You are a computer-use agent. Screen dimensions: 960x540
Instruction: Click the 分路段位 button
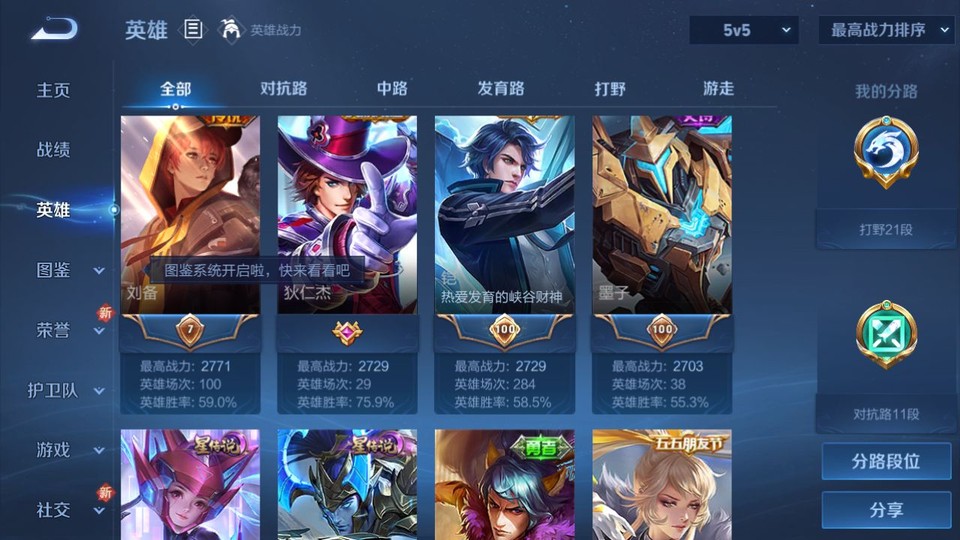886,462
